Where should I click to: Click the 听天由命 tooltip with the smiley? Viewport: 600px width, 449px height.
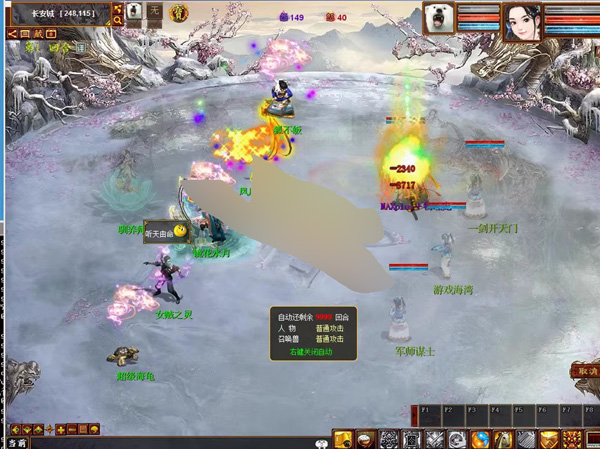[x=166, y=231]
